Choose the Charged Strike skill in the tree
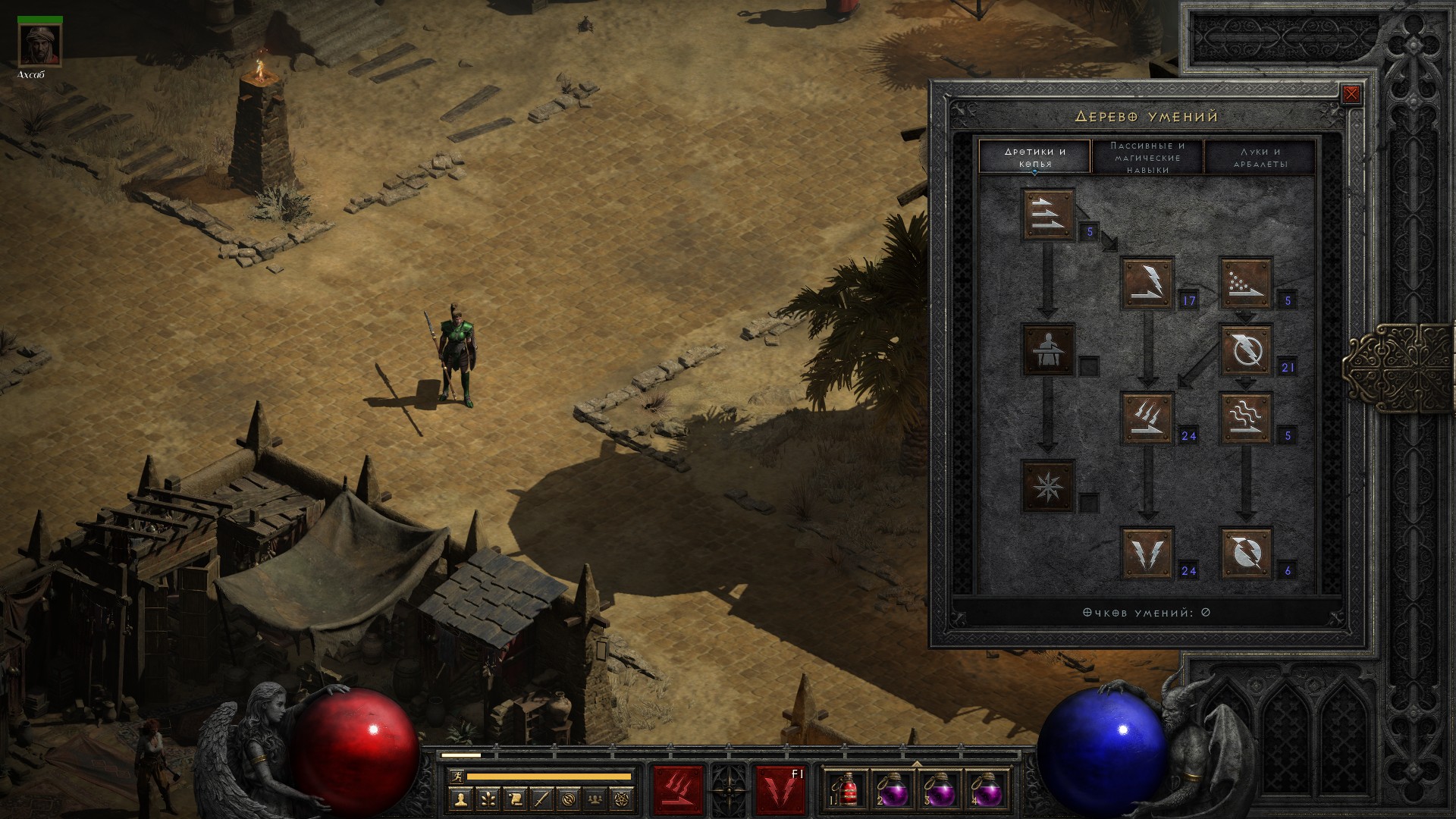 click(x=1147, y=418)
